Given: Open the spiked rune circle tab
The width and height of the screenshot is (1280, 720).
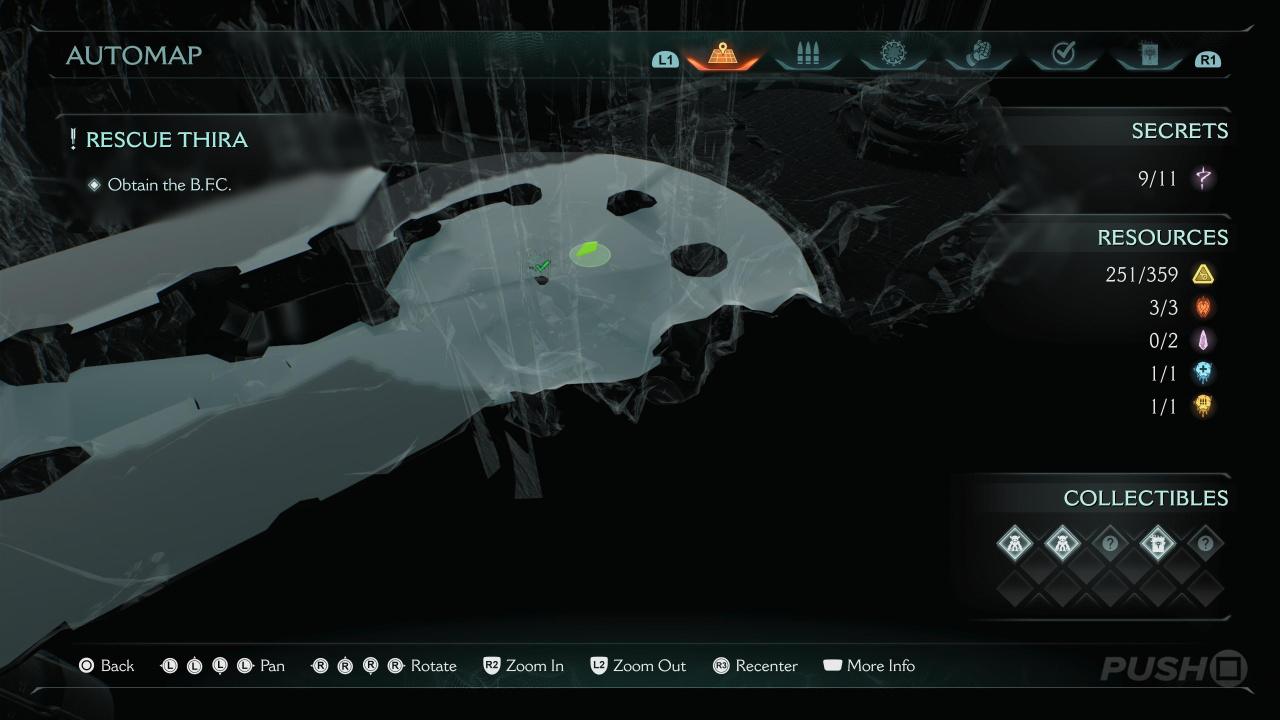Looking at the screenshot, I should click(x=892, y=54).
